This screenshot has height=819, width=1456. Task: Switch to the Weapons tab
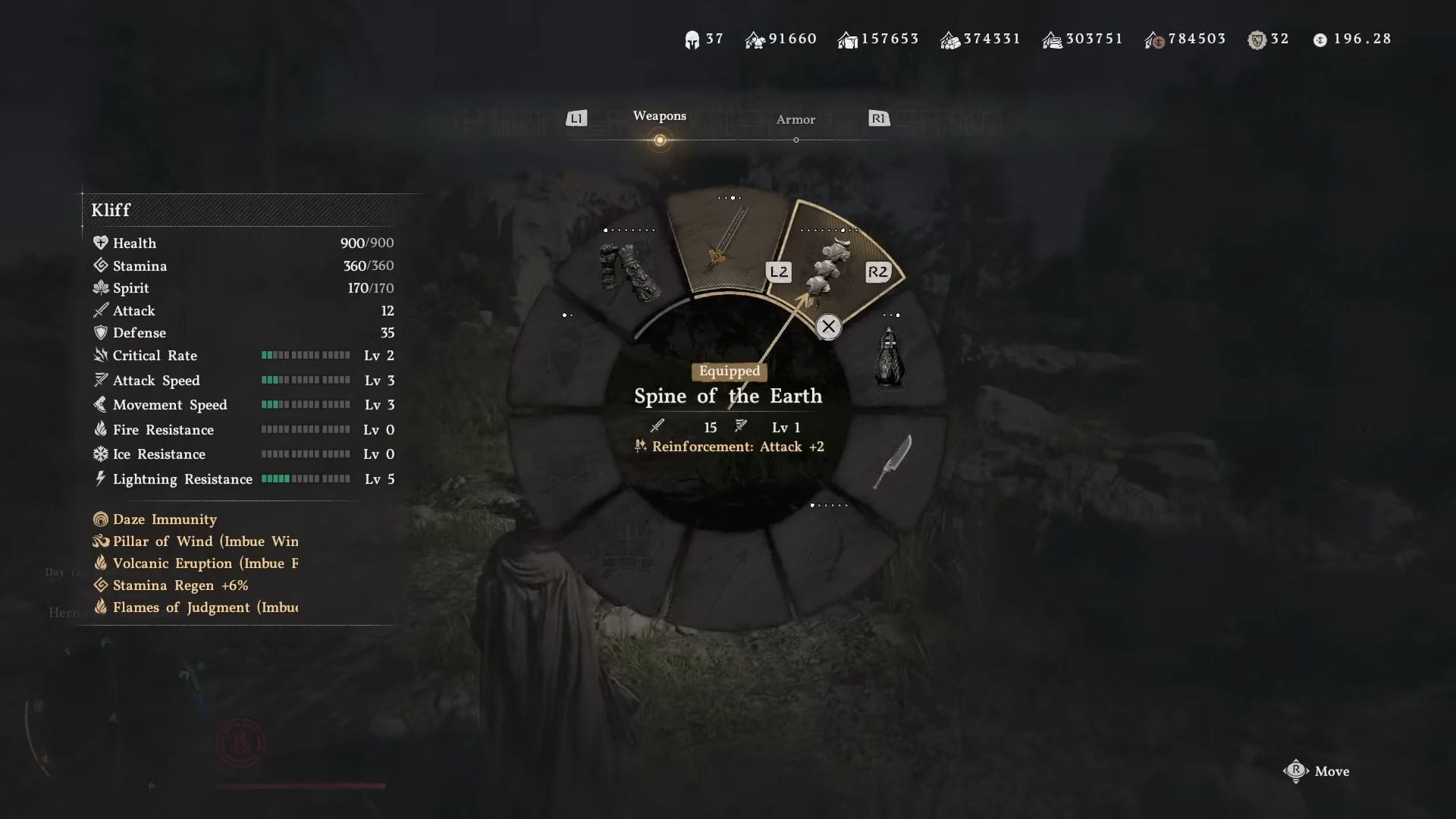(659, 116)
